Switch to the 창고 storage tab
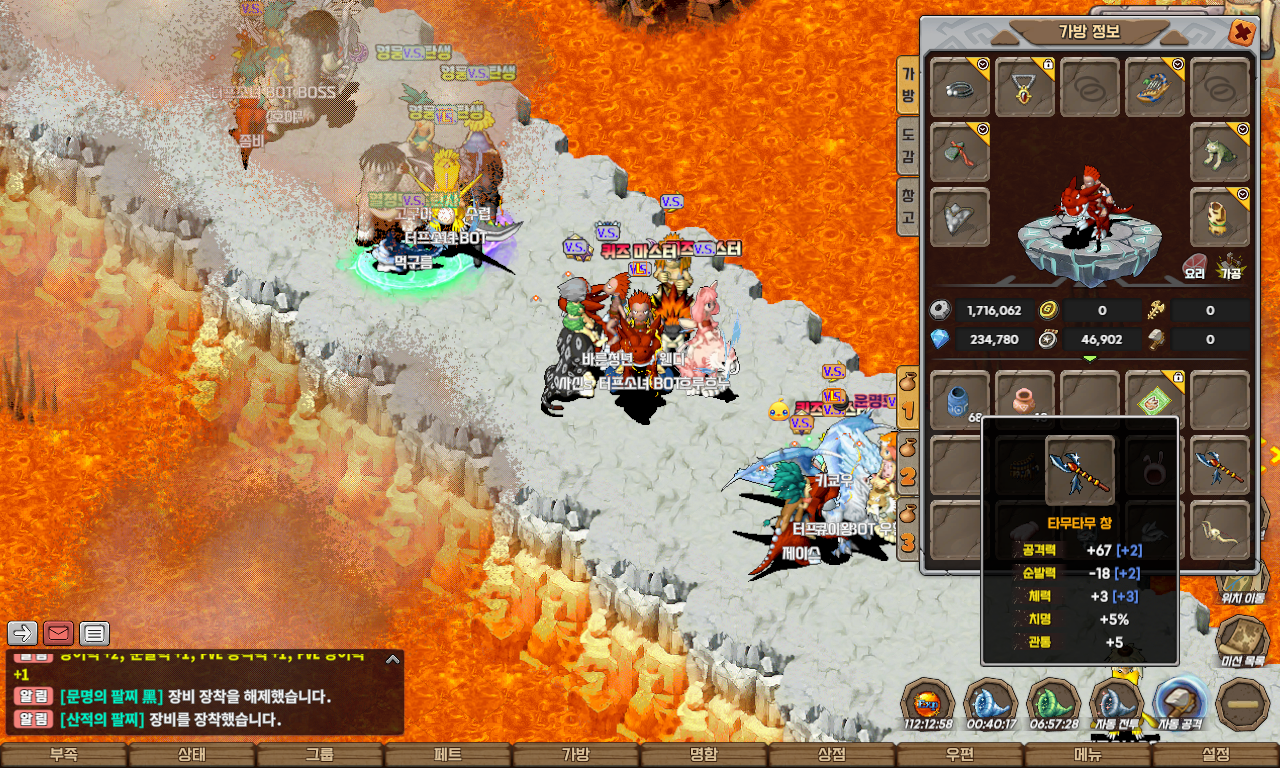1280x768 pixels. coord(908,208)
